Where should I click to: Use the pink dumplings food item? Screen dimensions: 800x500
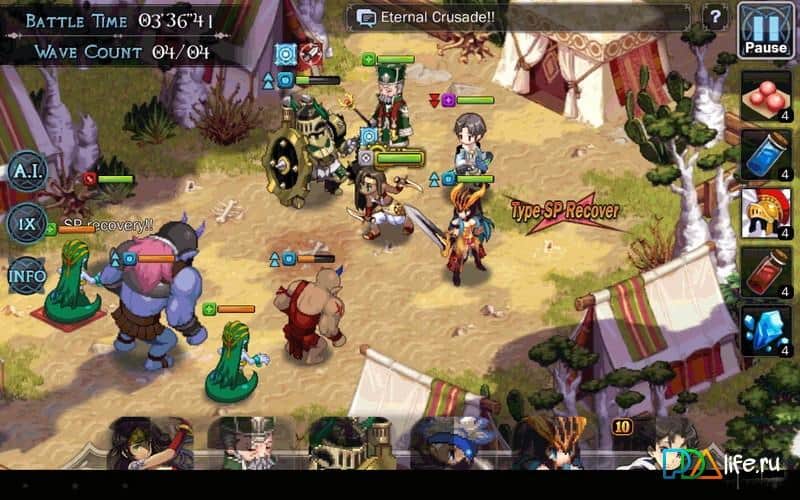click(x=766, y=98)
